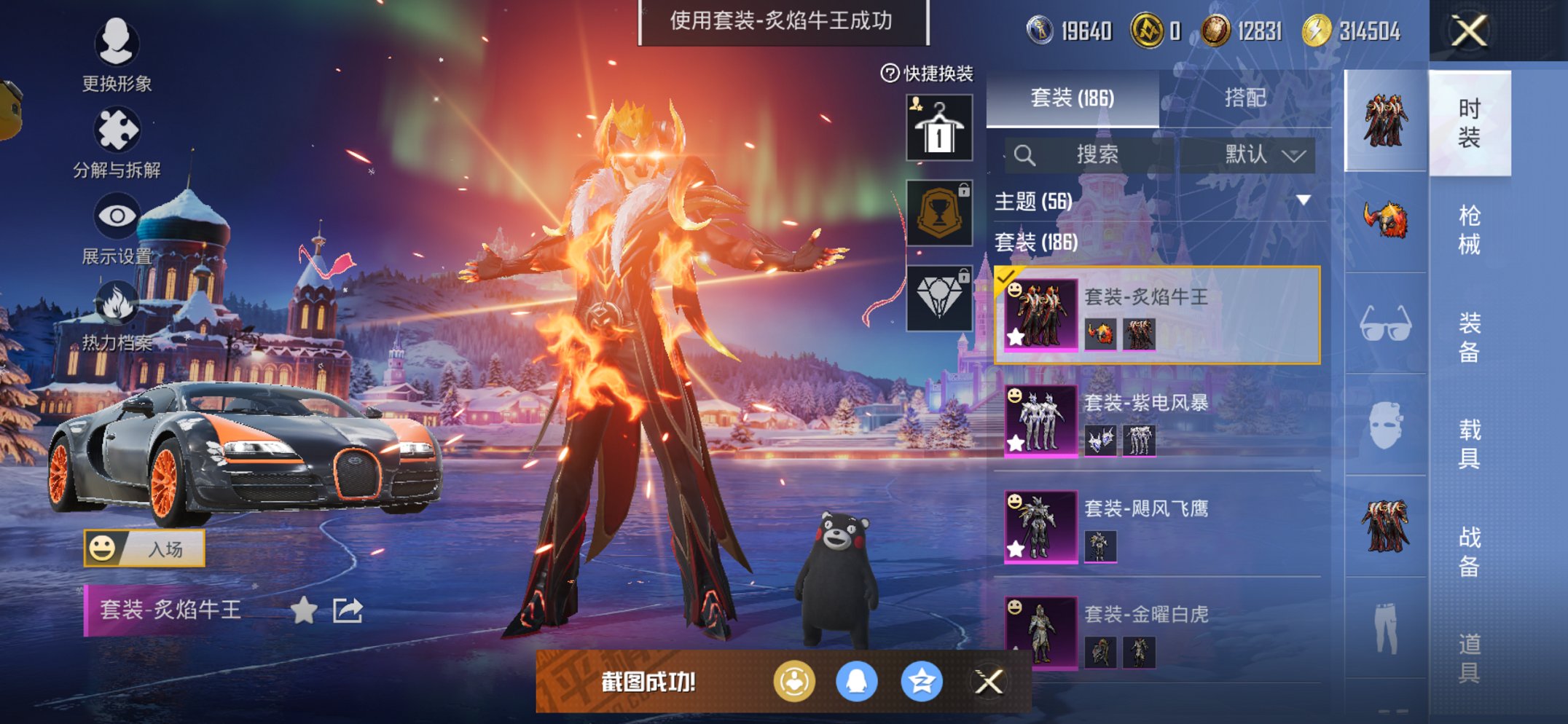Screen dimensions: 1568x724
Task: Open the 热力档案 flame profile
Action: click(119, 302)
